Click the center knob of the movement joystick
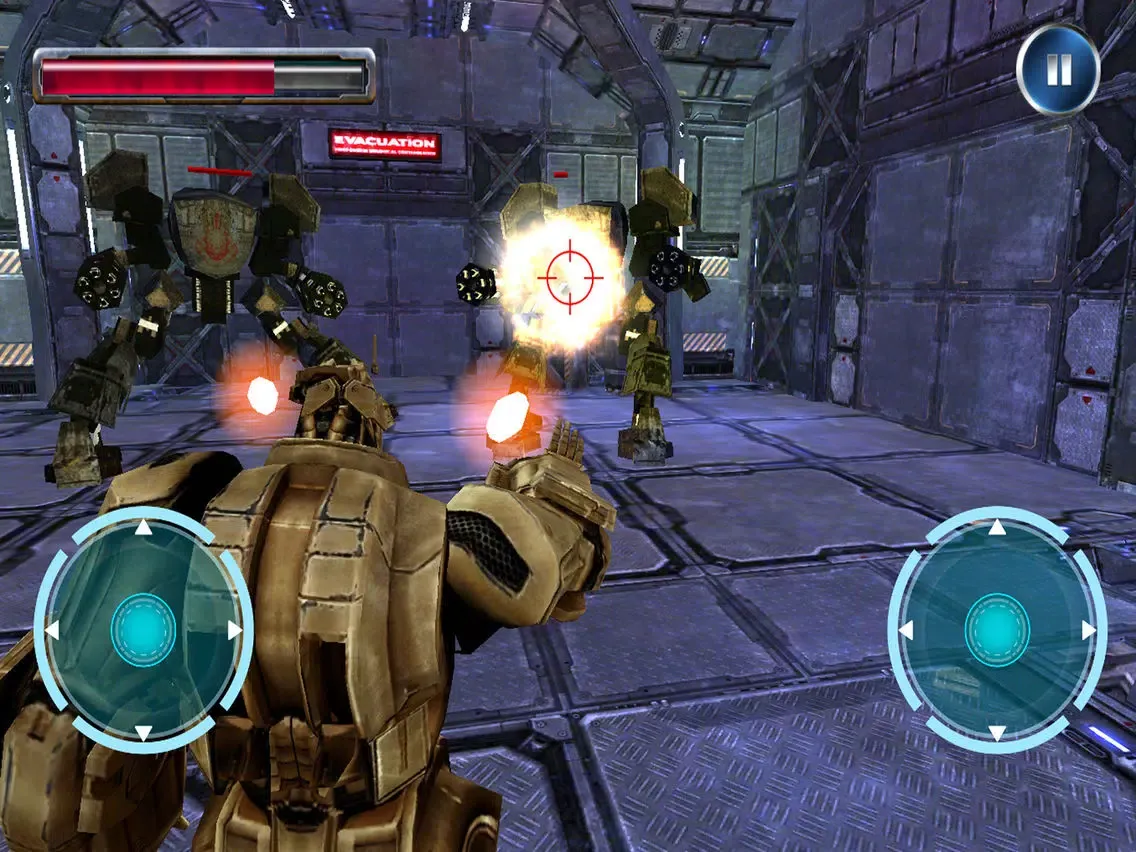Viewport: 1136px width, 852px height. point(143,630)
